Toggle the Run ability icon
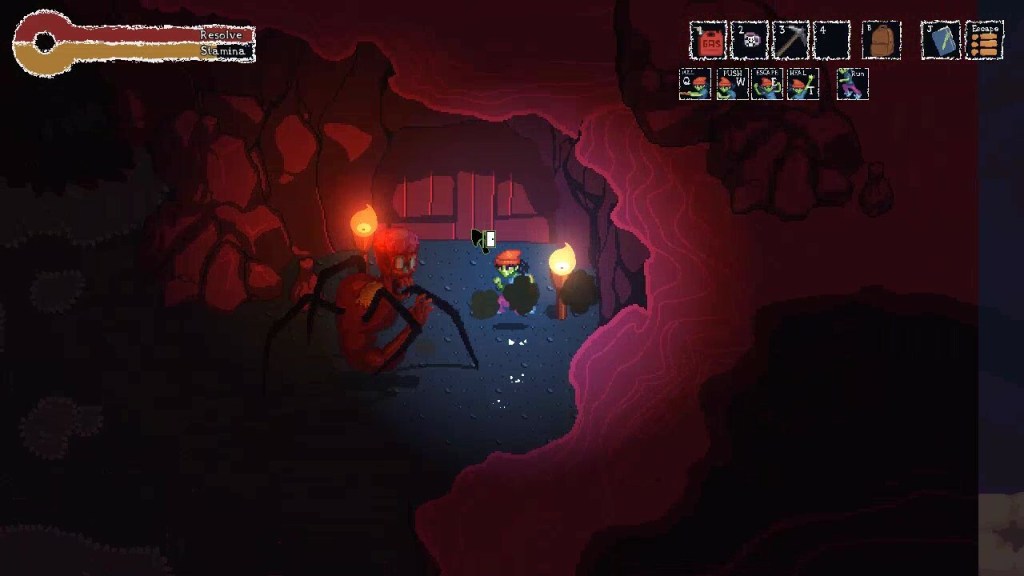 (852, 84)
